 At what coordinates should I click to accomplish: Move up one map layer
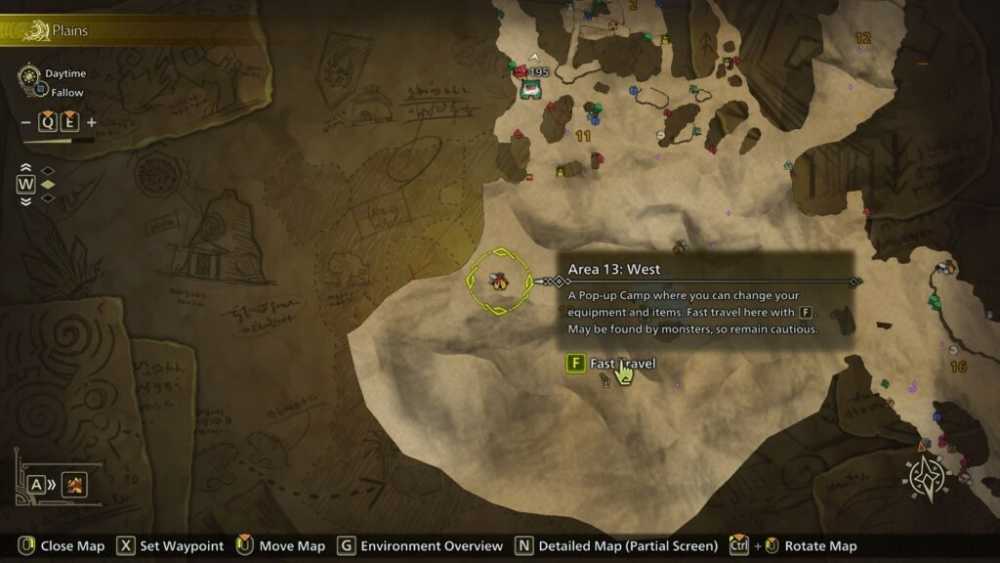[26, 168]
